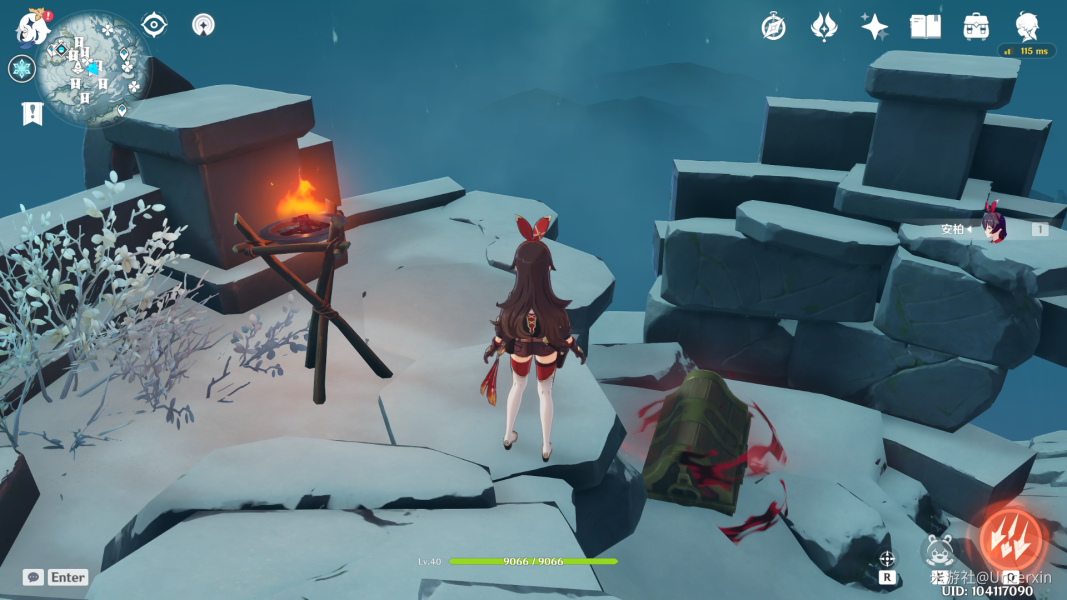
Task: Open the Adventurer Handbook book icon
Action: (x=925, y=27)
